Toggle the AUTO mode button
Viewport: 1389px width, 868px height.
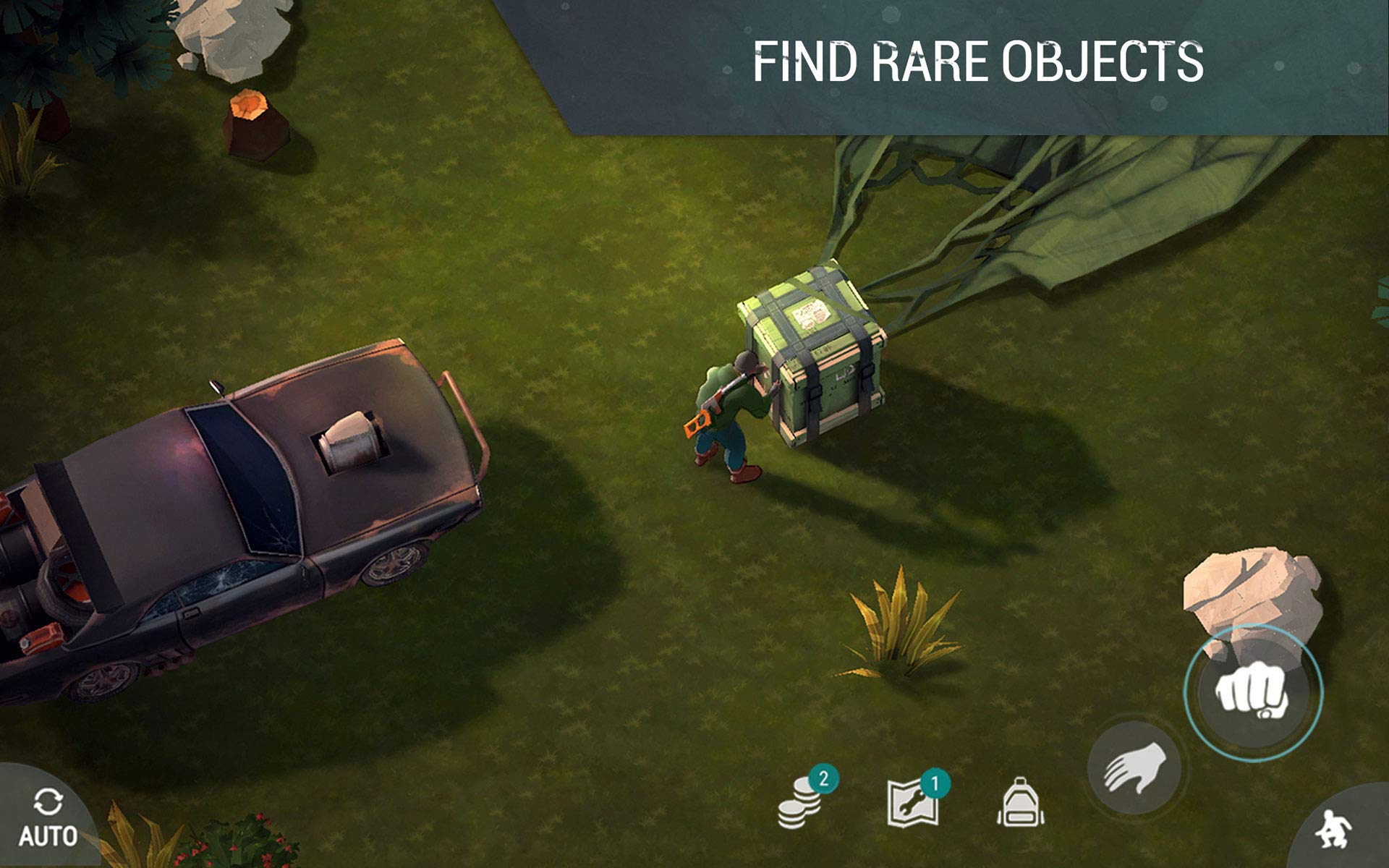coord(47,819)
